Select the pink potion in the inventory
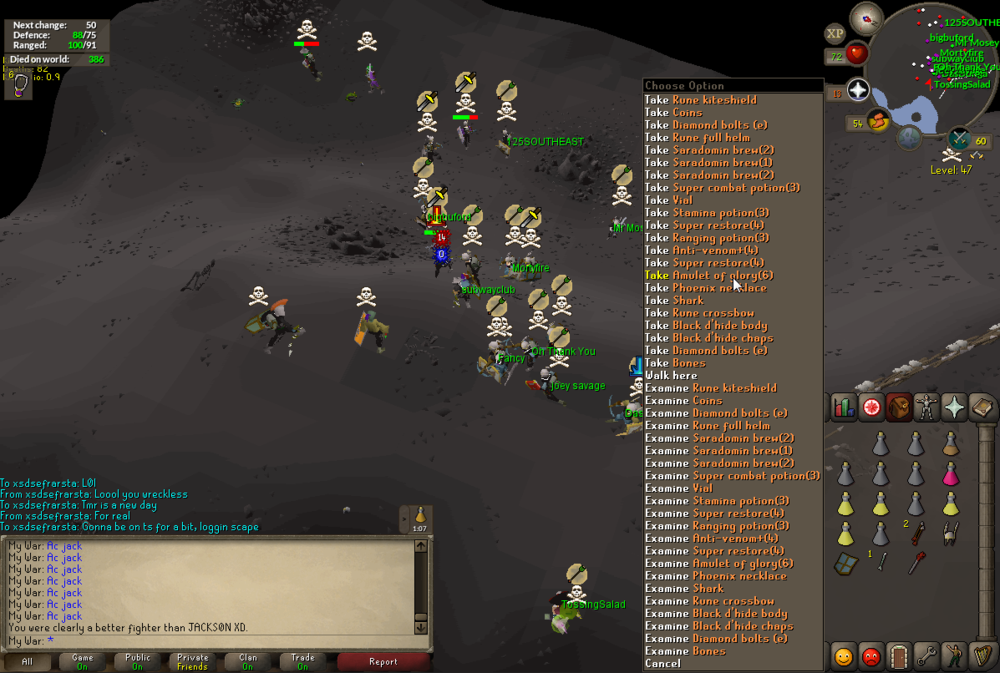1000x673 pixels. (951, 473)
